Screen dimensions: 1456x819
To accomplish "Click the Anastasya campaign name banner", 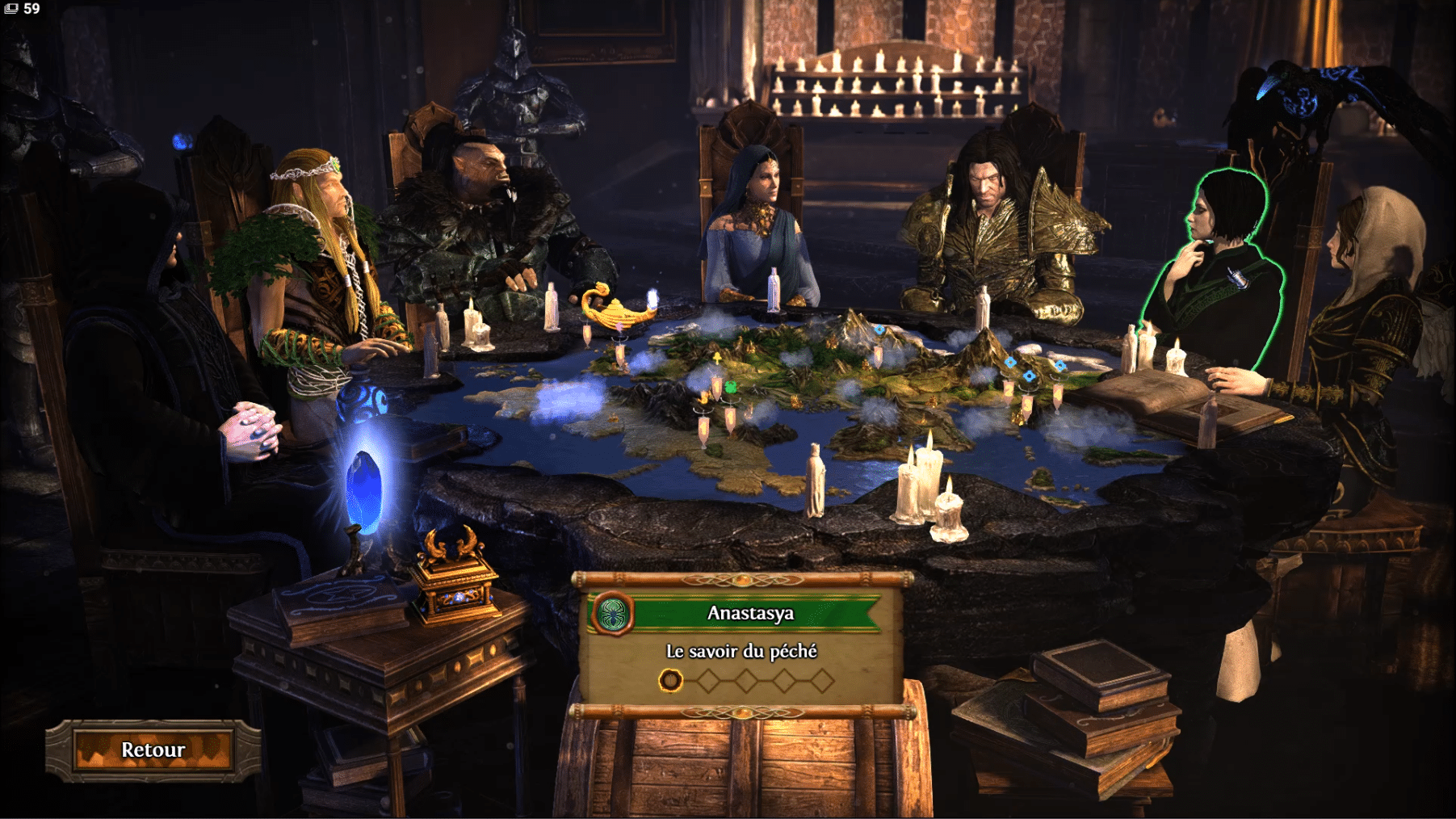I will click(x=751, y=614).
